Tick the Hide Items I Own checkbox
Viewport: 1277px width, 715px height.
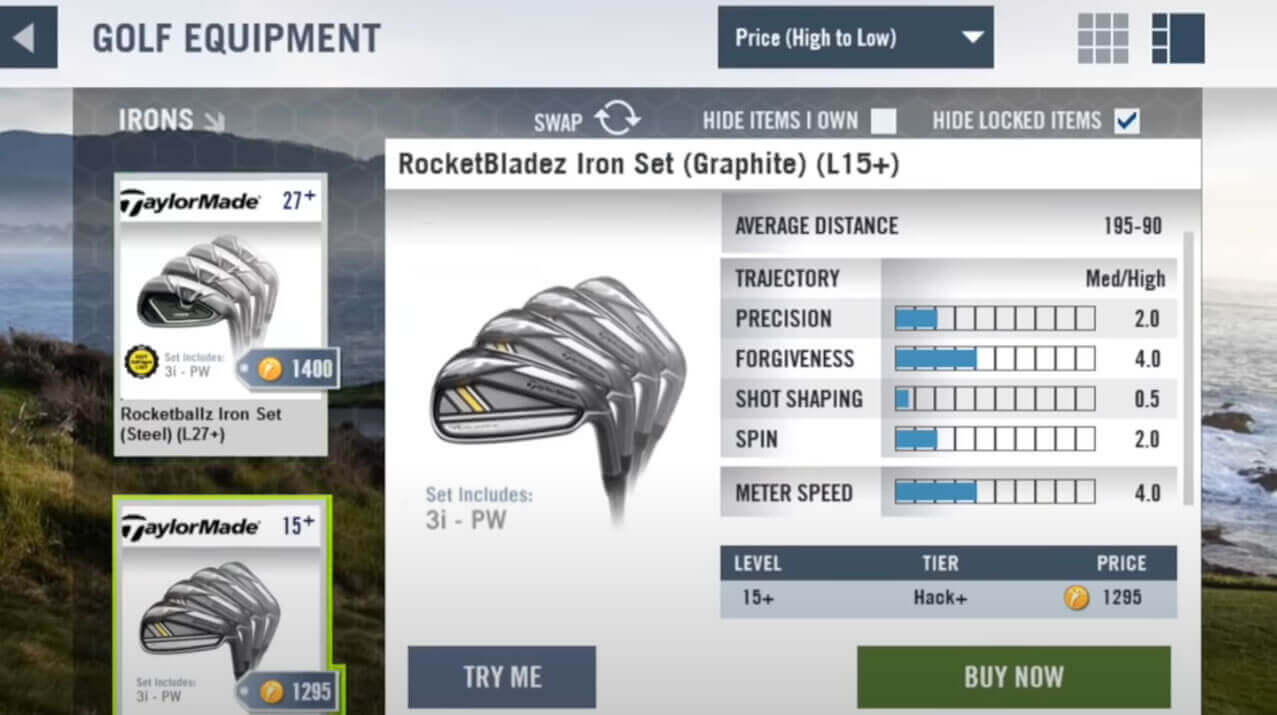click(x=883, y=121)
